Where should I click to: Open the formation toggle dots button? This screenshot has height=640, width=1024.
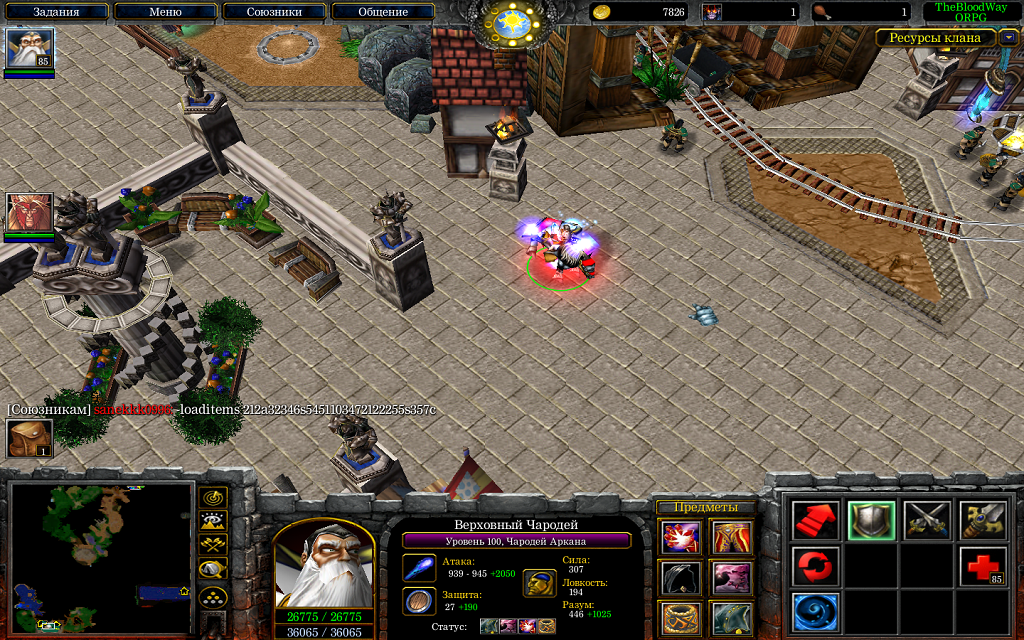[x=213, y=597]
